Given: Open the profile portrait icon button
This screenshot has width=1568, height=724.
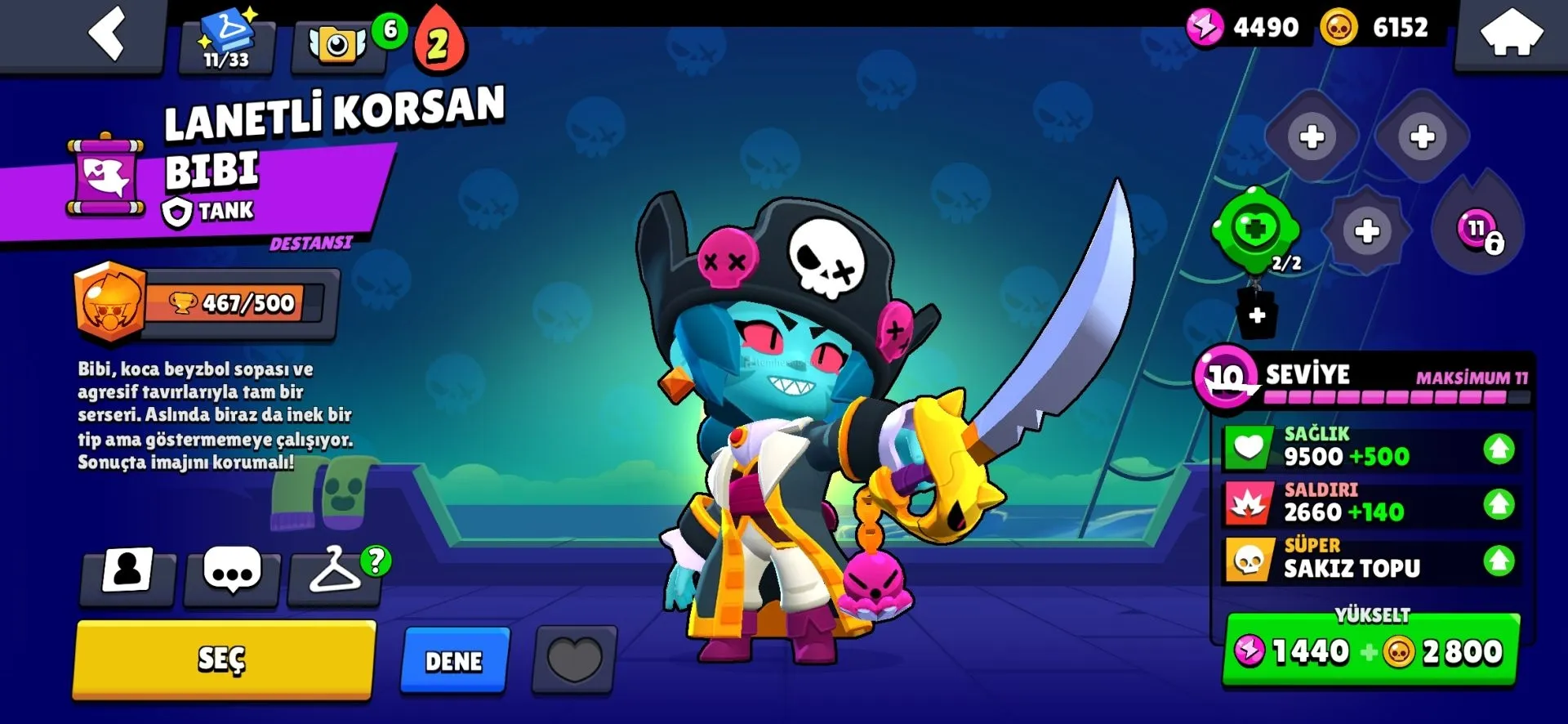Looking at the screenshot, I should pos(127,571).
